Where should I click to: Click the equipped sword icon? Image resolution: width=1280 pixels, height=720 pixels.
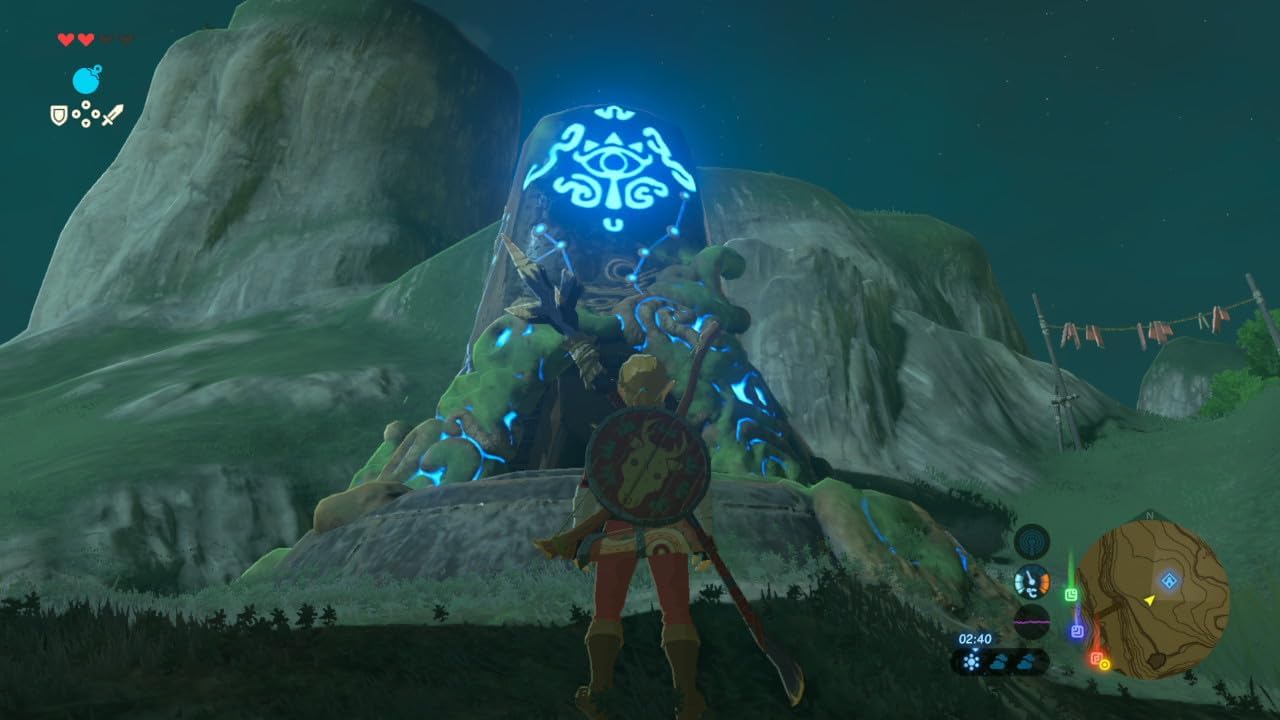tap(113, 115)
